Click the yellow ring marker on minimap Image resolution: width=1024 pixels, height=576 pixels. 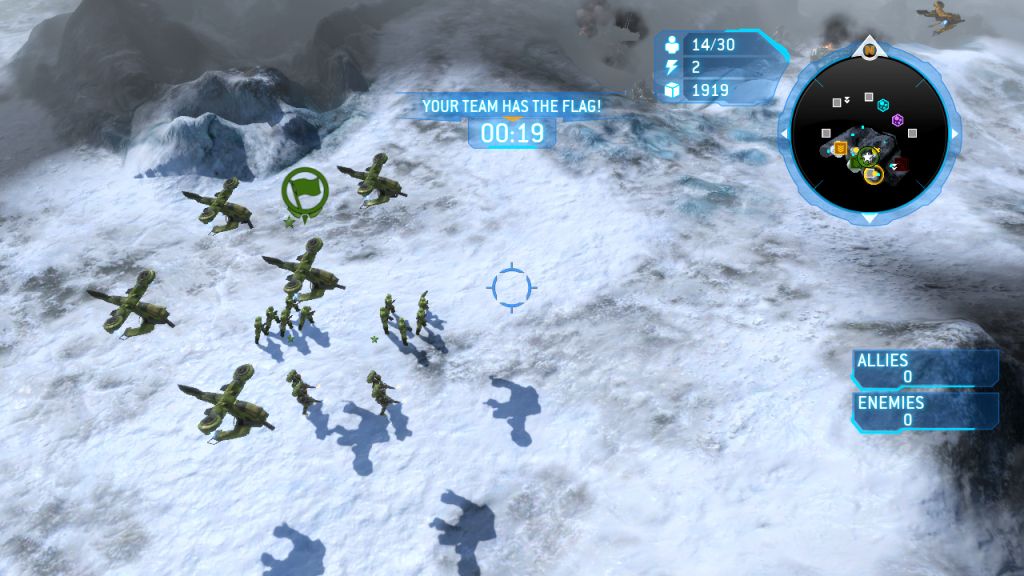873,176
